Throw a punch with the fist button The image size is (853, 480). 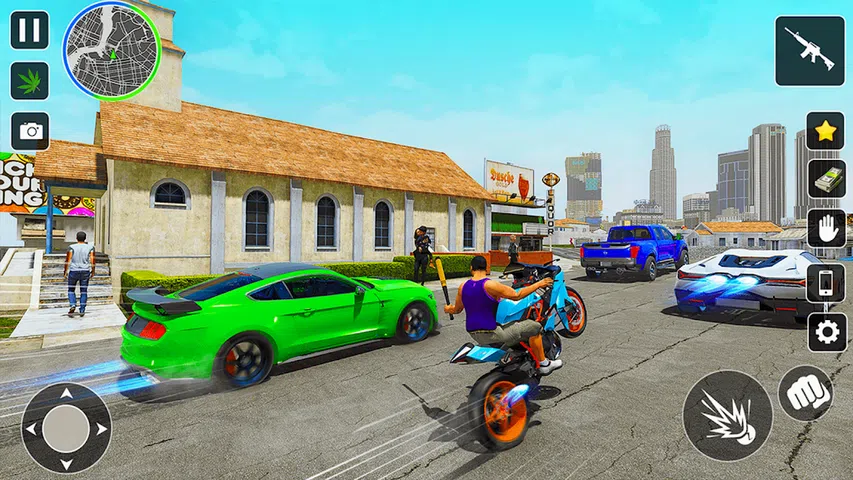coord(805,393)
